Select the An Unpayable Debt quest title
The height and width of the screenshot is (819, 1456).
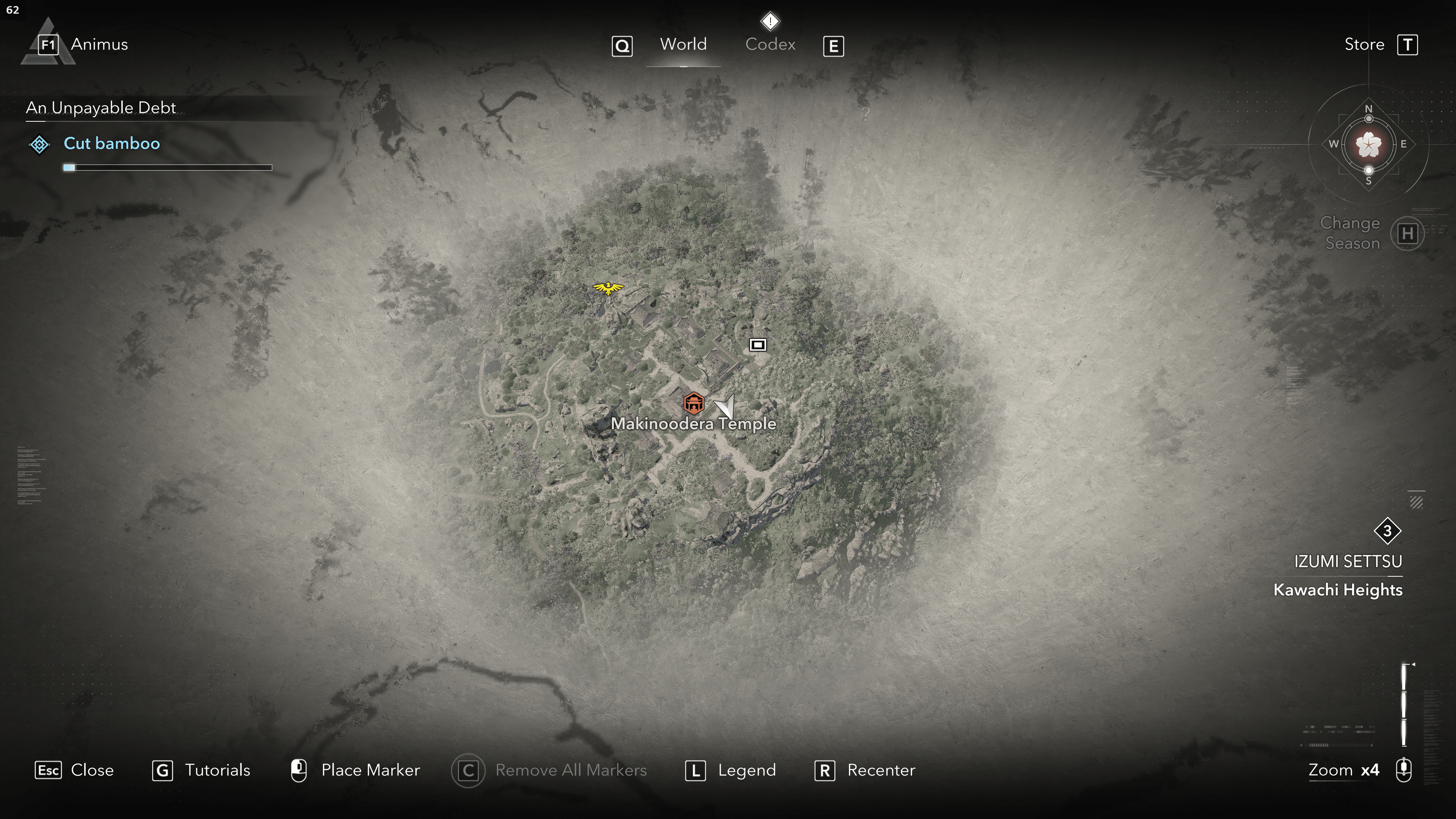(100, 108)
